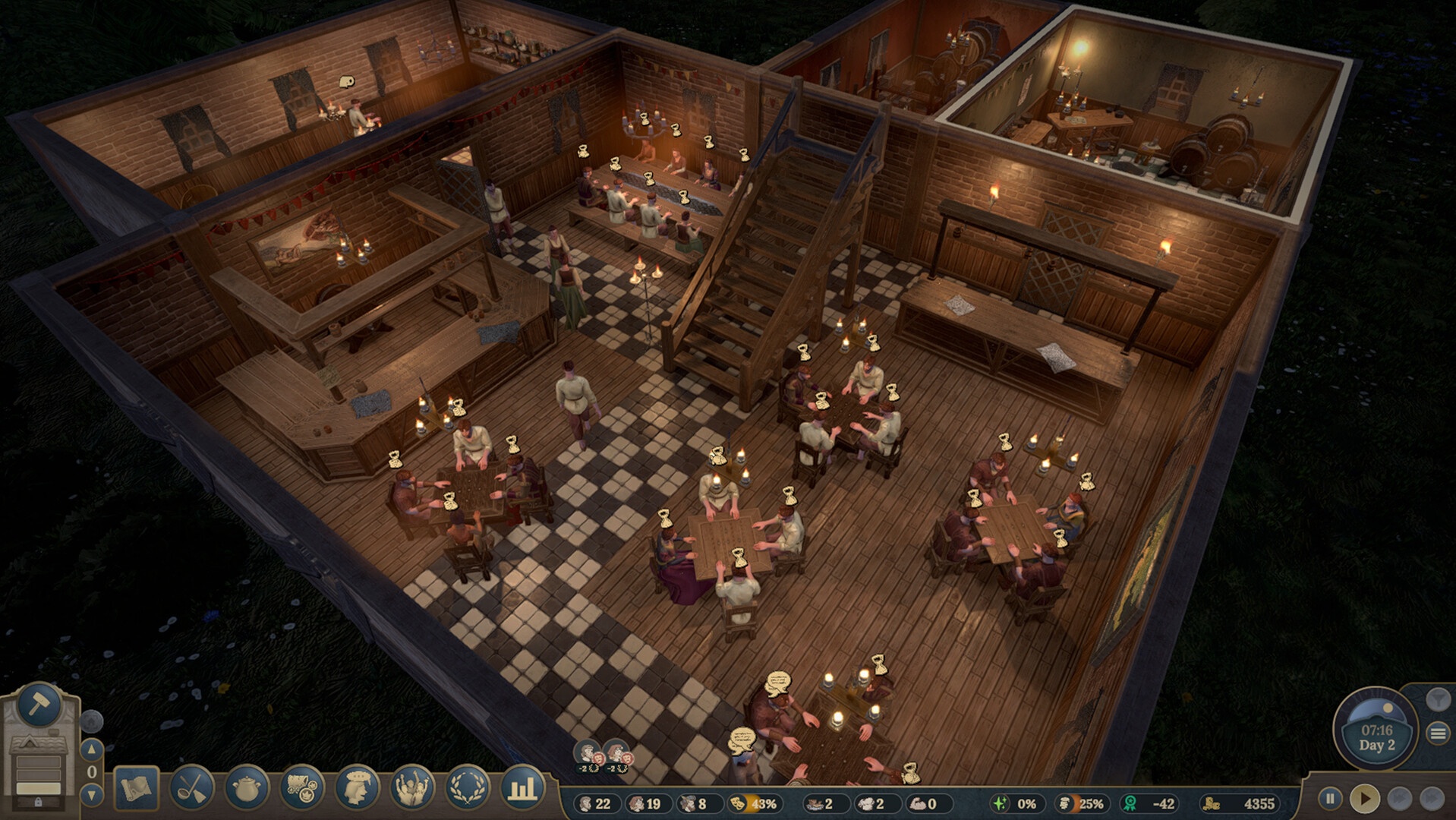Image resolution: width=1456 pixels, height=820 pixels.
Task: Open the map scroll panel
Action: (137, 788)
